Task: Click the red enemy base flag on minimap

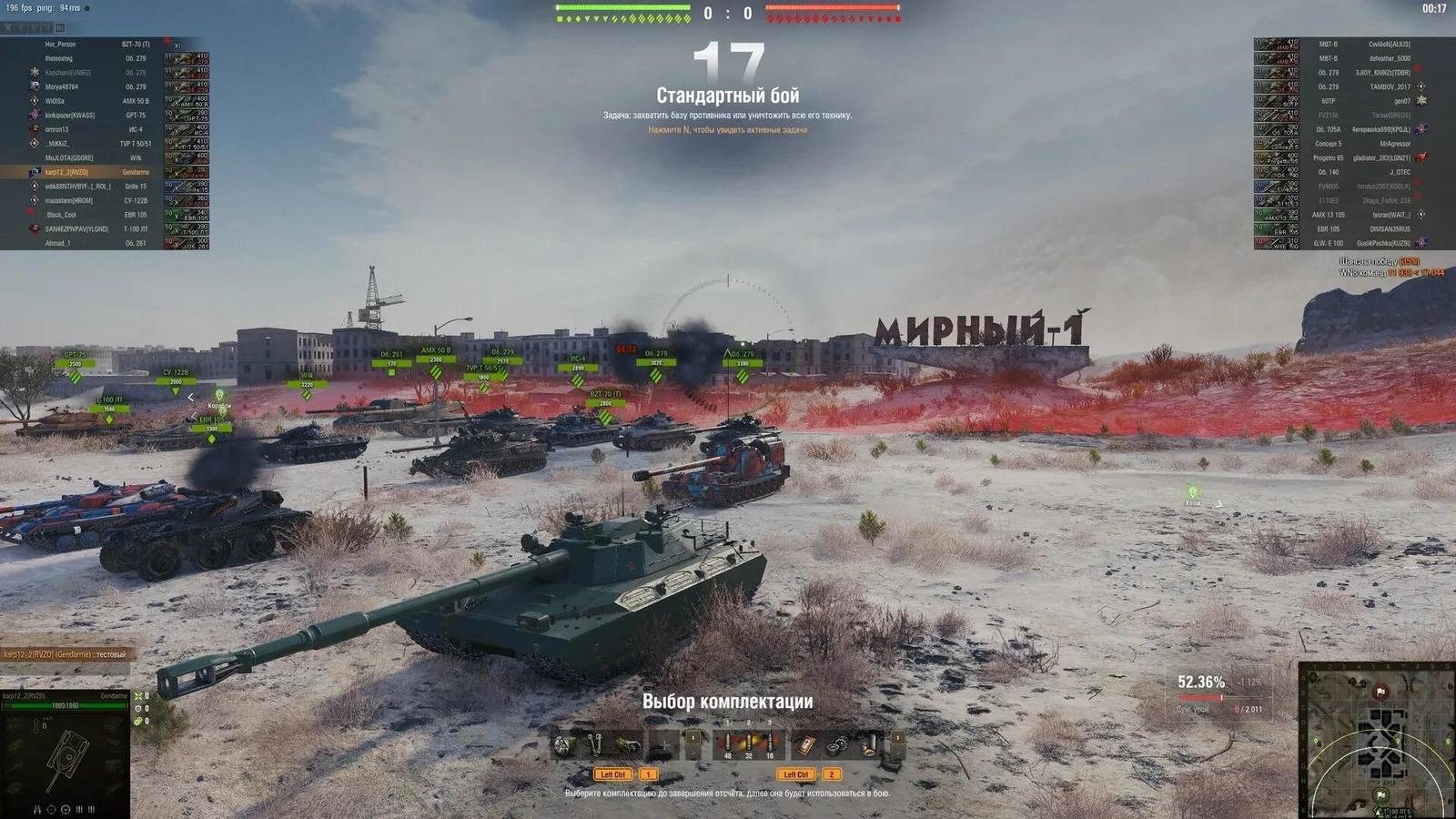Action: point(1380,692)
